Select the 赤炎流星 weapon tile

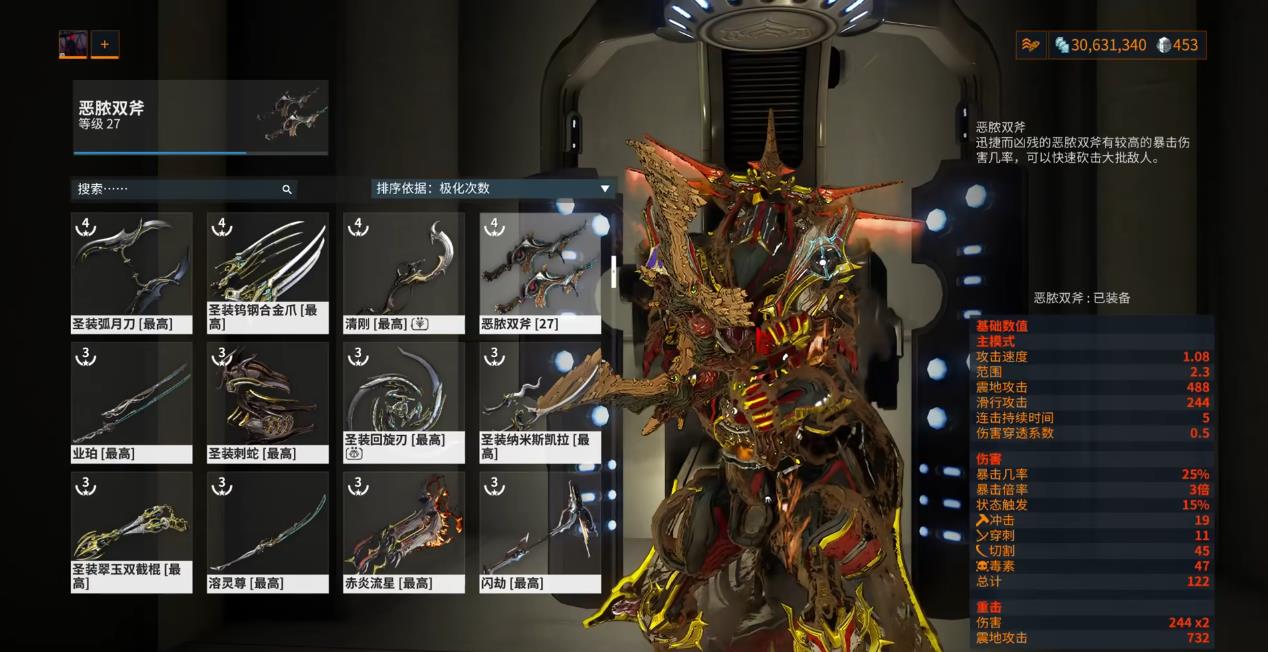(x=403, y=532)
